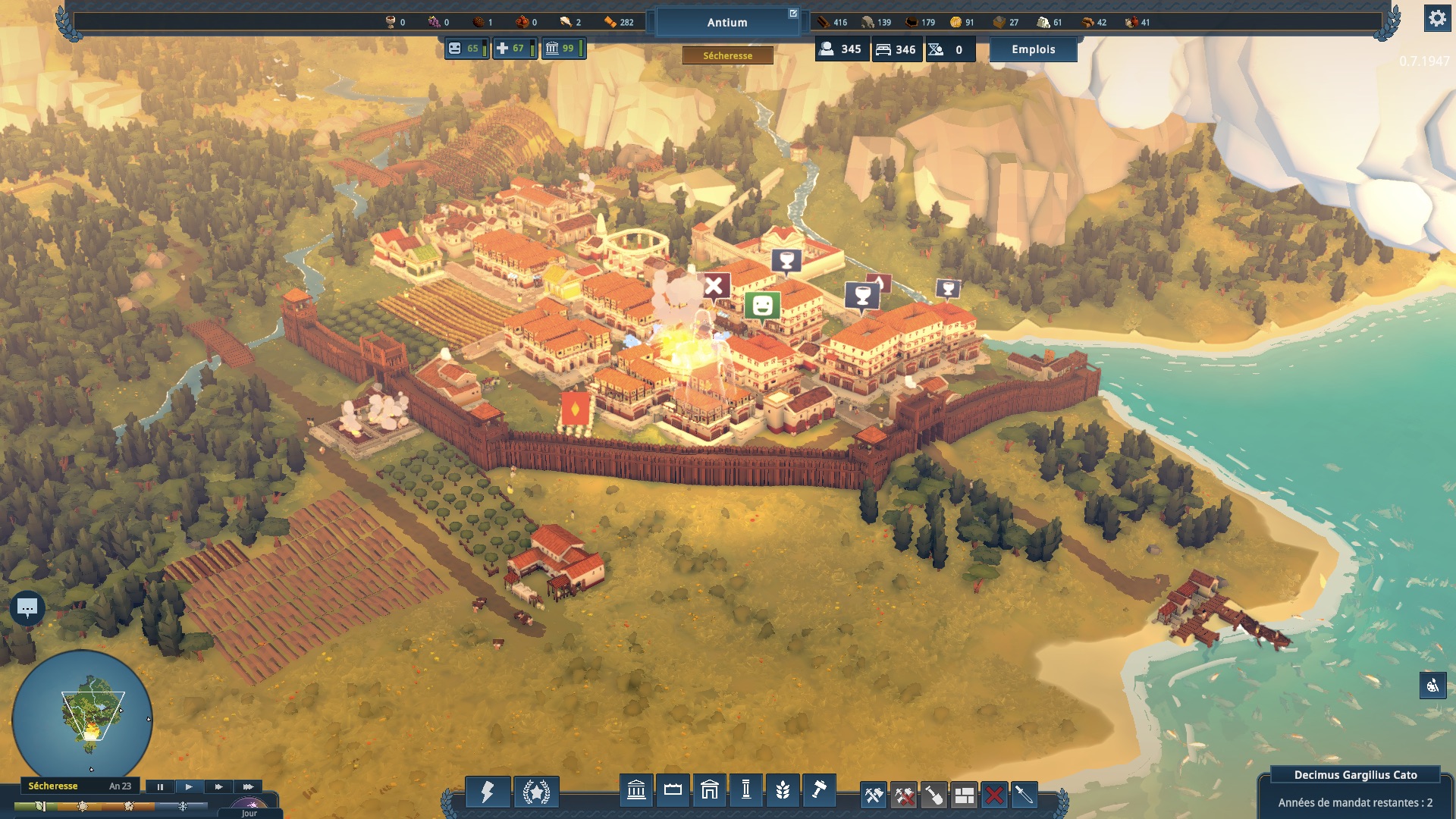Open the chat speech bubble button
The image size is (1456, 819).
point(27,607)
